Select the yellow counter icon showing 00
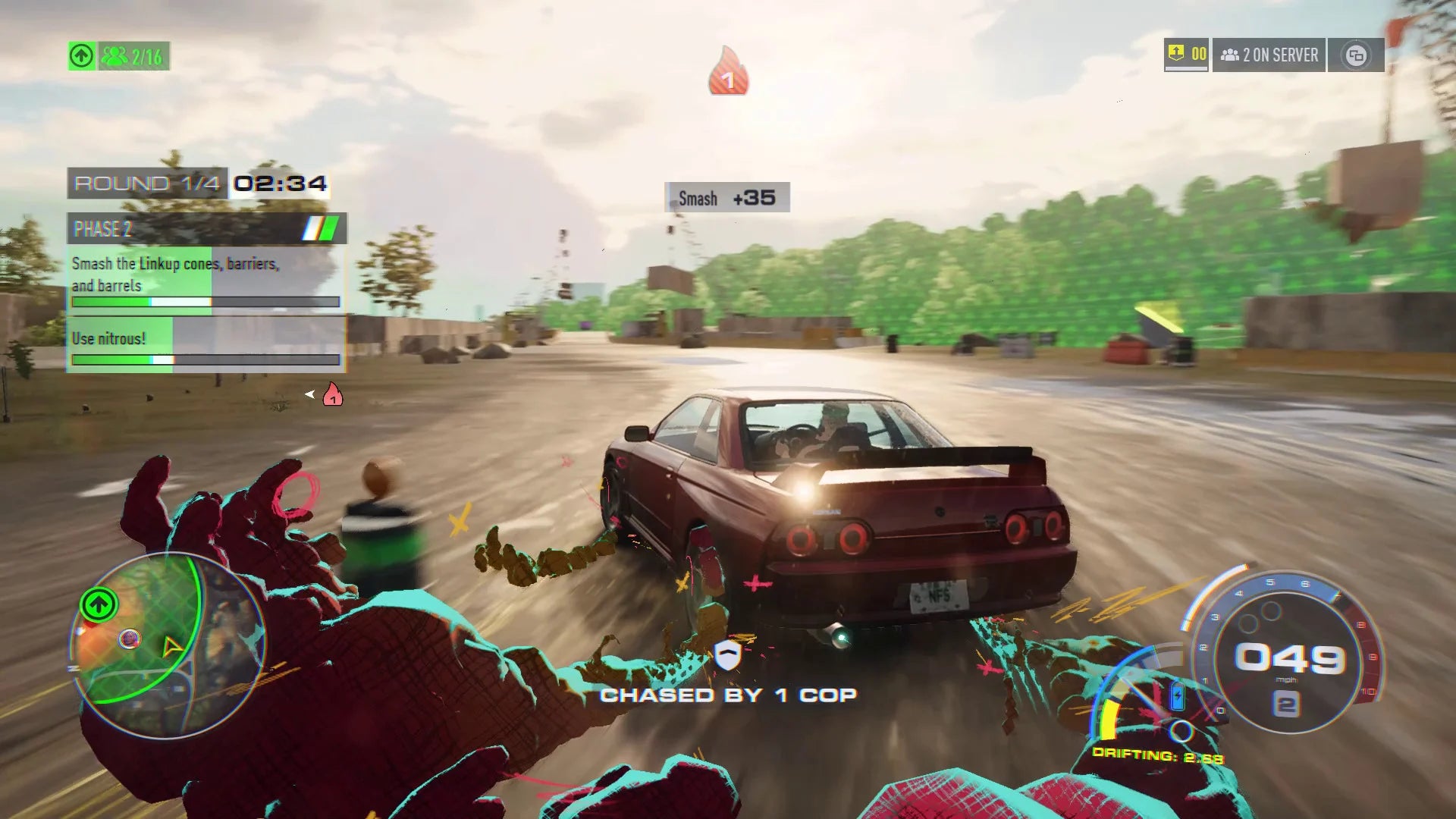This screenshot has height=819, width=1456. click(1186, 55)
